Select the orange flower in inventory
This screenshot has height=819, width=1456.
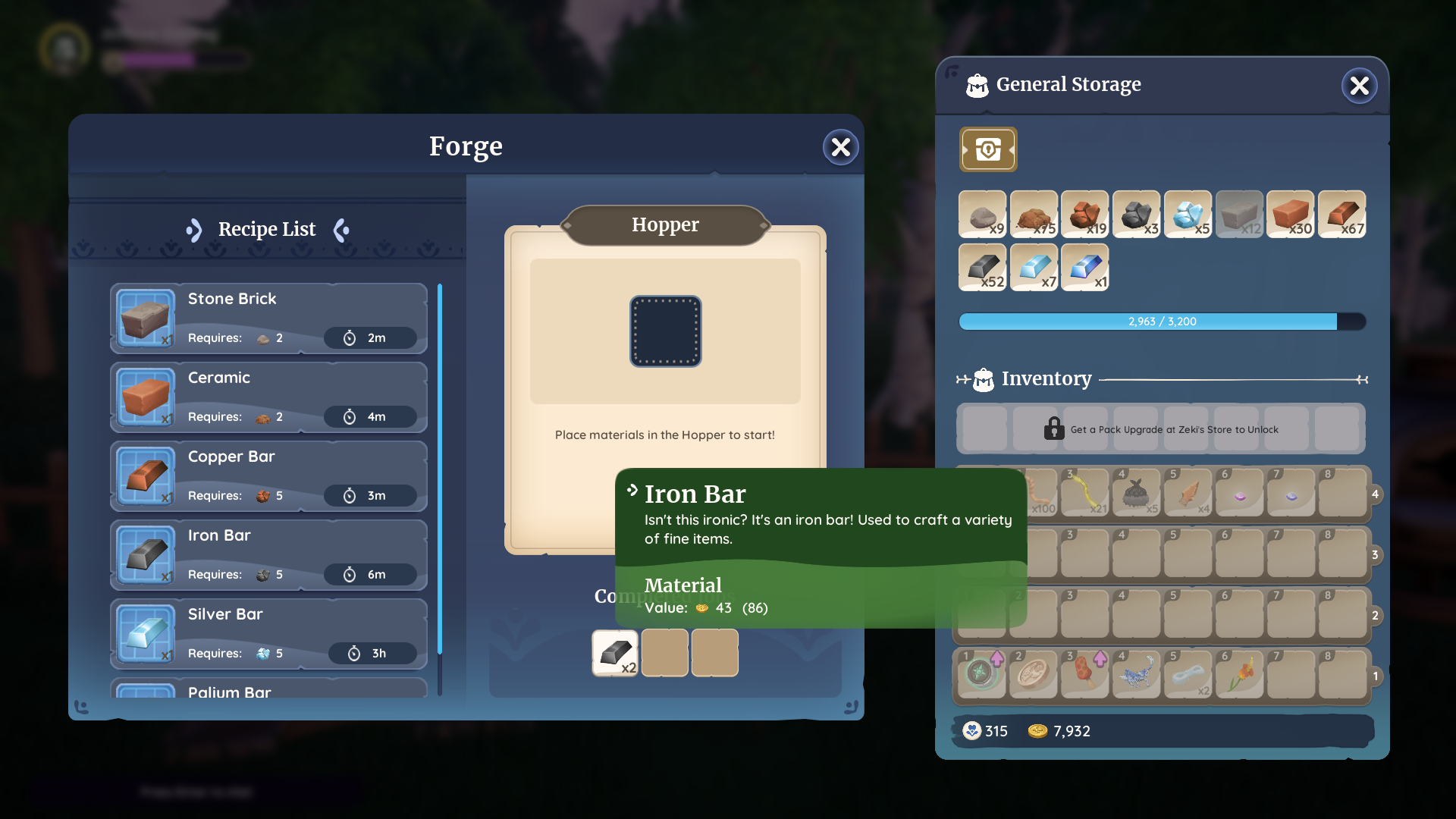[x=1239, y=673]
